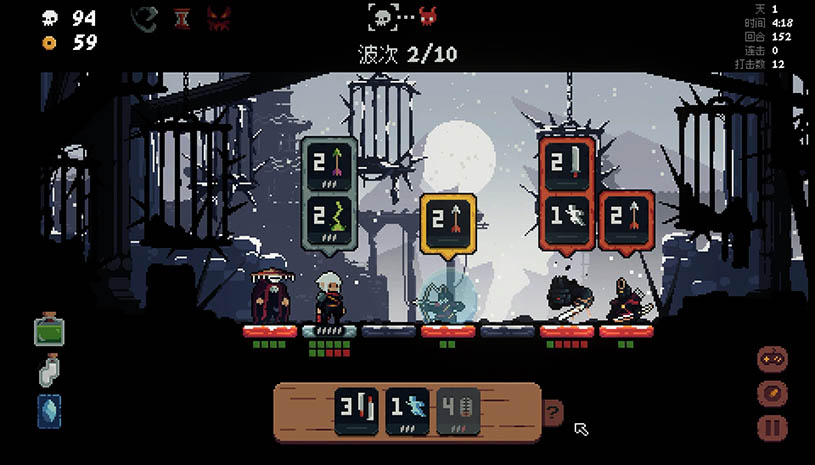Click the round compass-like button
This screenshot has width=815, height=465.
tap(772, 394)
